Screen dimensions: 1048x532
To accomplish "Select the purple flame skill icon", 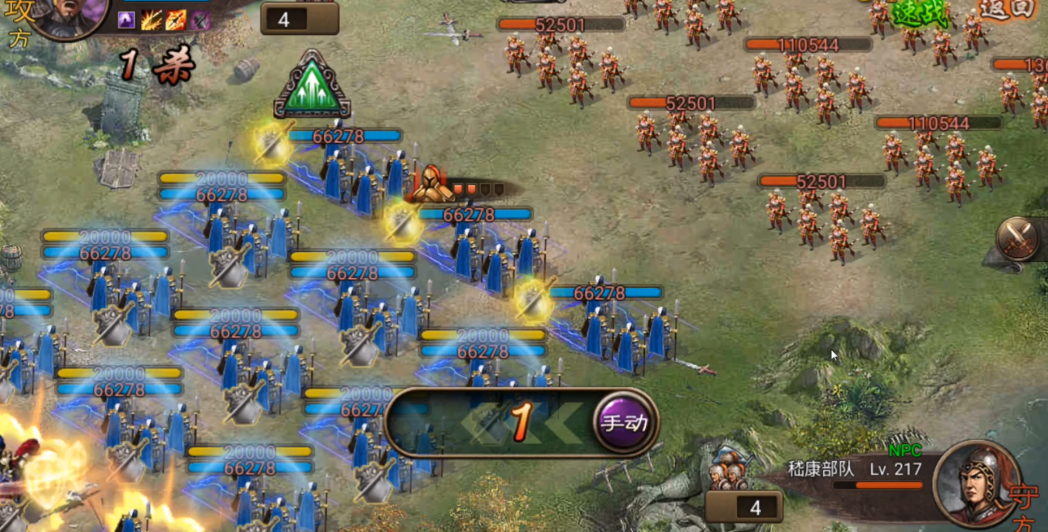I will (x=127, y=20).
